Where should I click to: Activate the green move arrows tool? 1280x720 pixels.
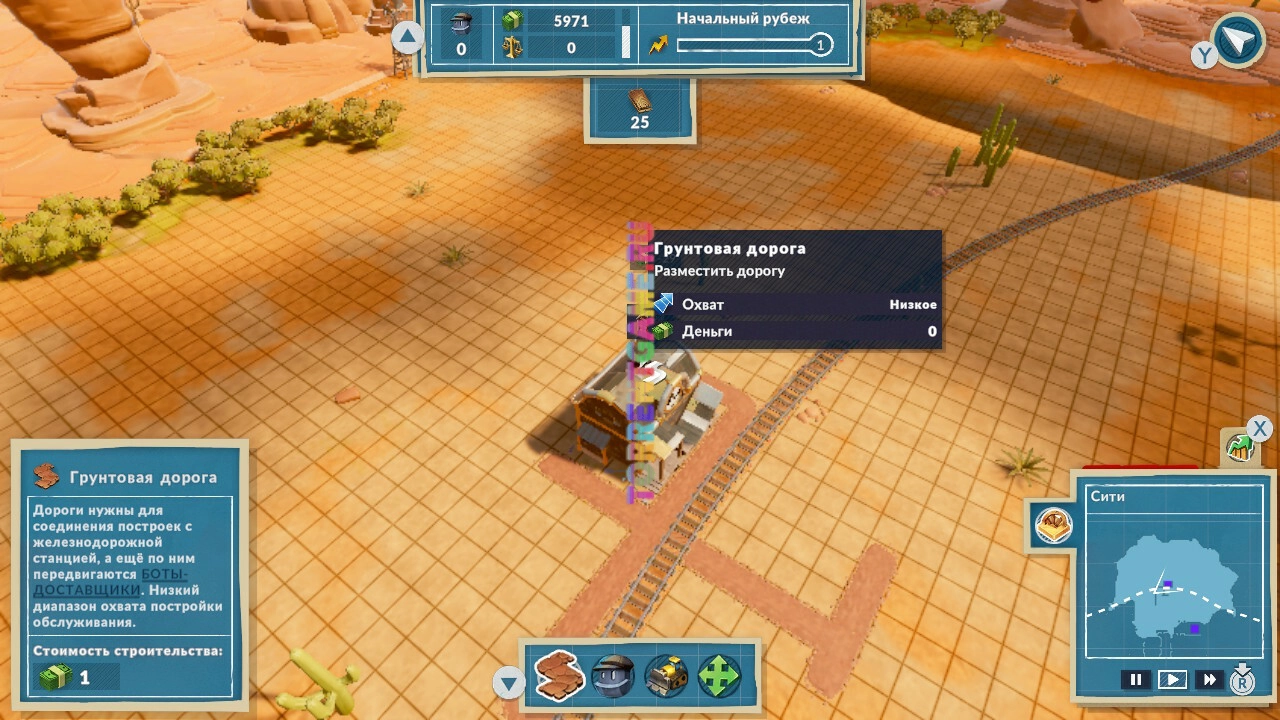point(719,677)
